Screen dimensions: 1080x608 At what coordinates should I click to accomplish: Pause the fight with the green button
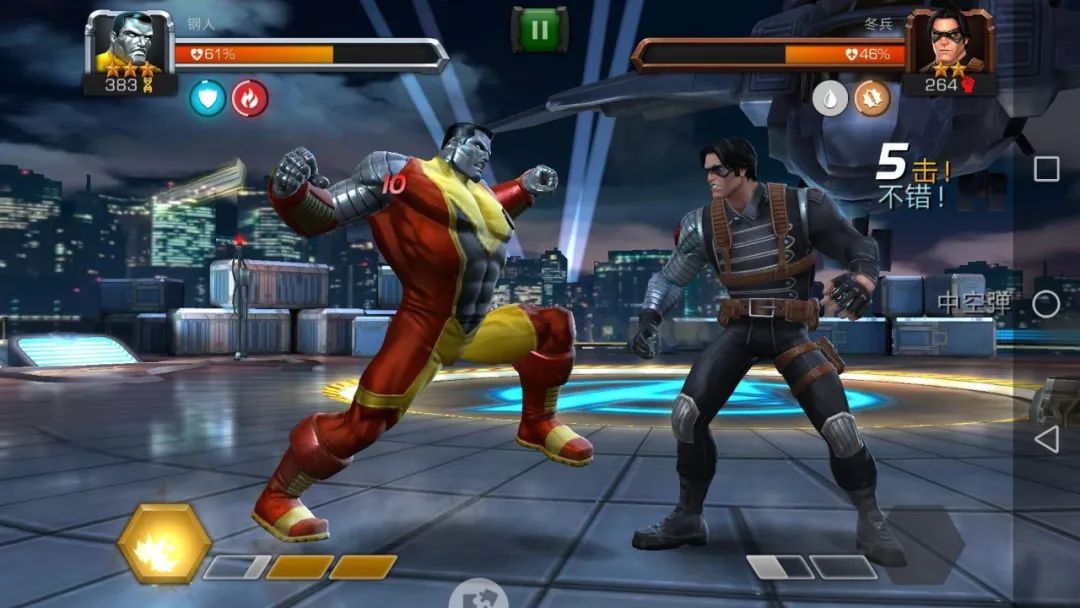[540, 29]
